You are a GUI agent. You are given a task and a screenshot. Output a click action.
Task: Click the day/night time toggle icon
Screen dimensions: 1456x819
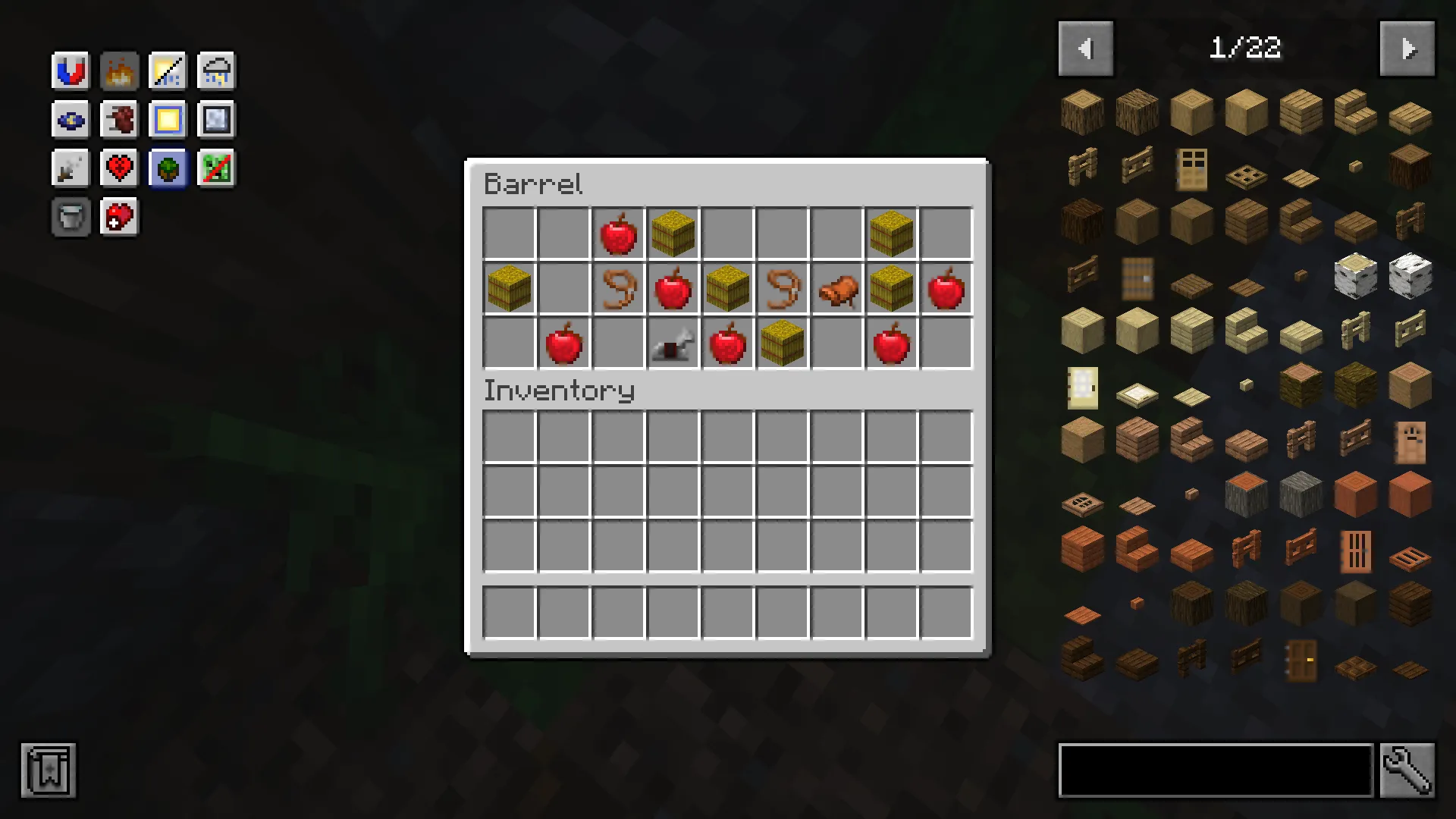[x=167, y=70]
